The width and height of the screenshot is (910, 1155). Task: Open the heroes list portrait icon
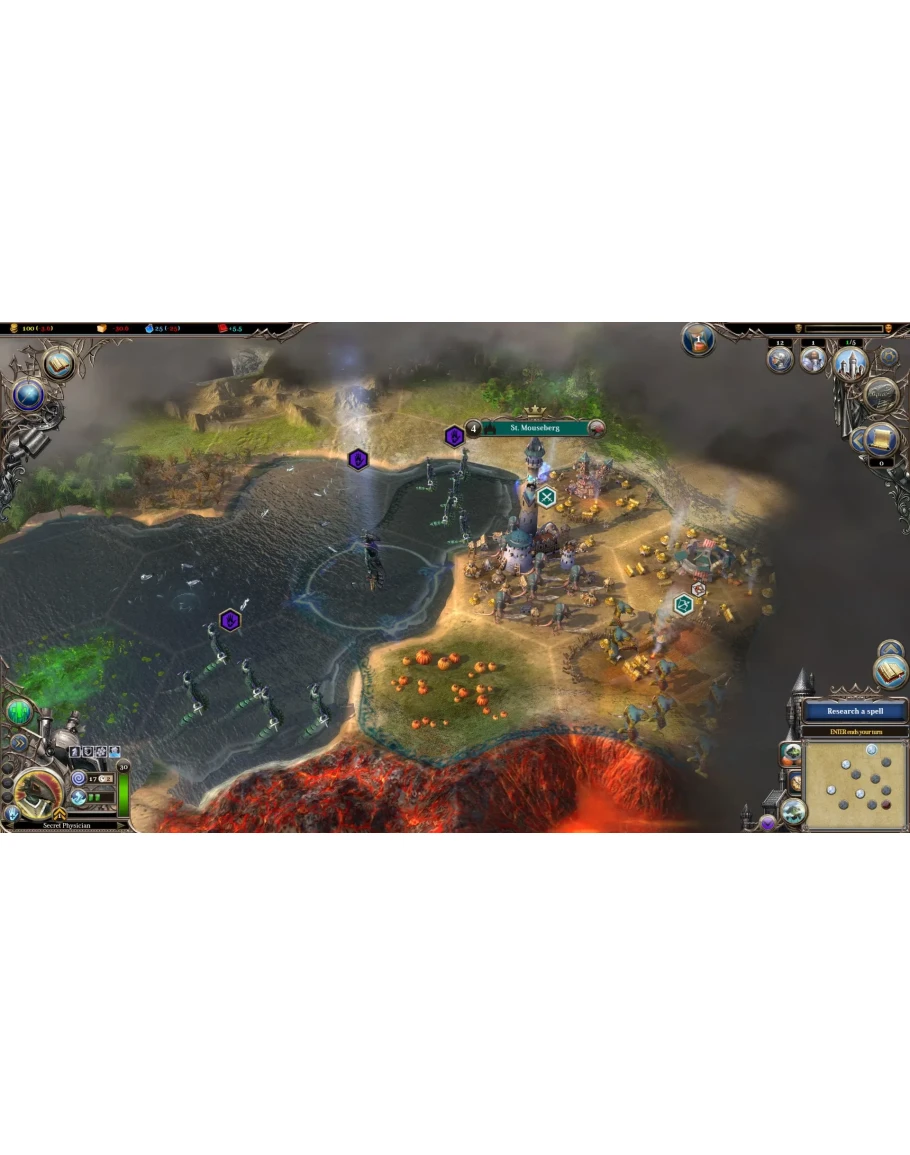813,358
